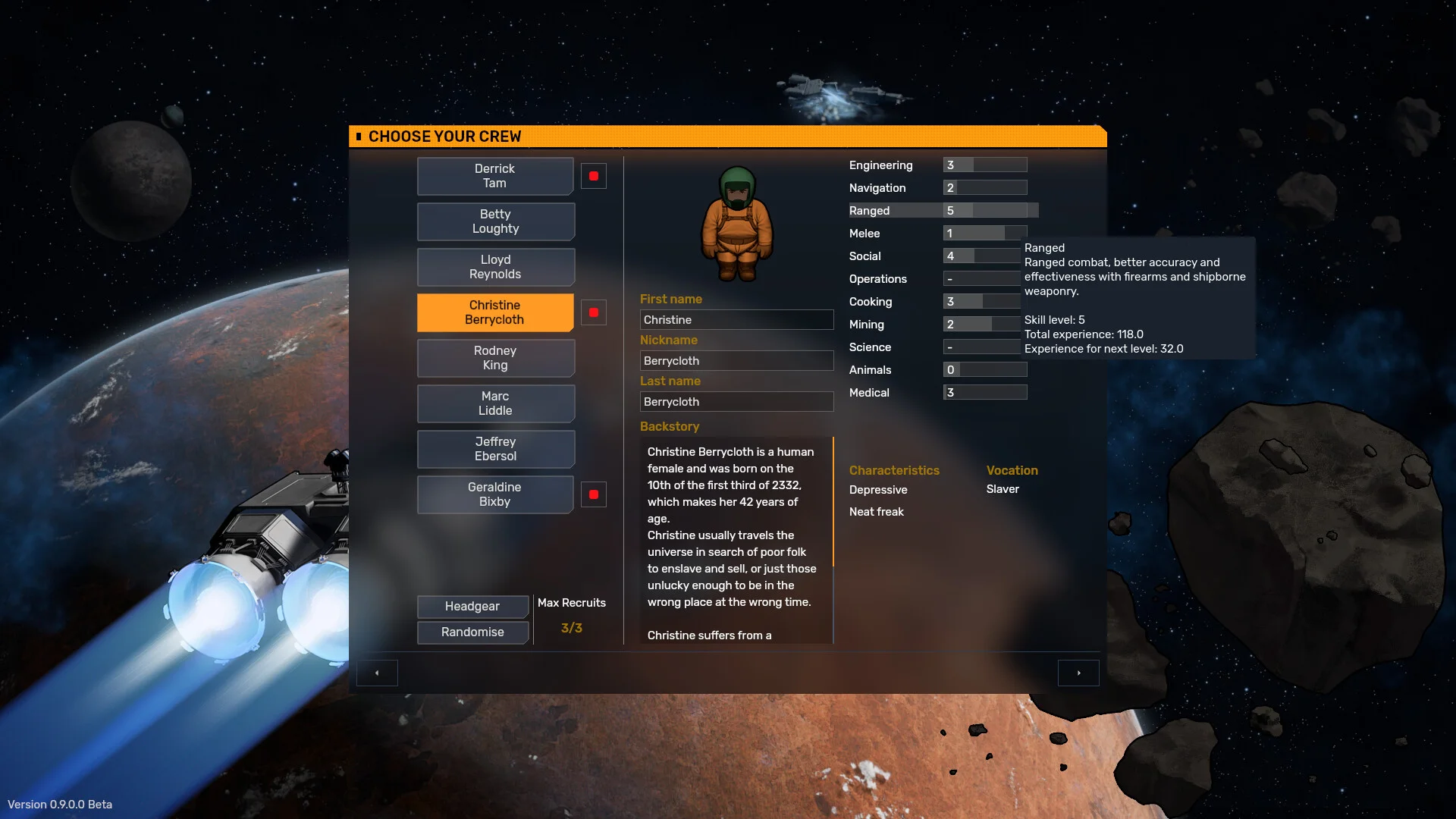Screen dimensions: 1456x819
Task: Select Geraldine Bixby crew entry
Action: [x=494, y=494]
